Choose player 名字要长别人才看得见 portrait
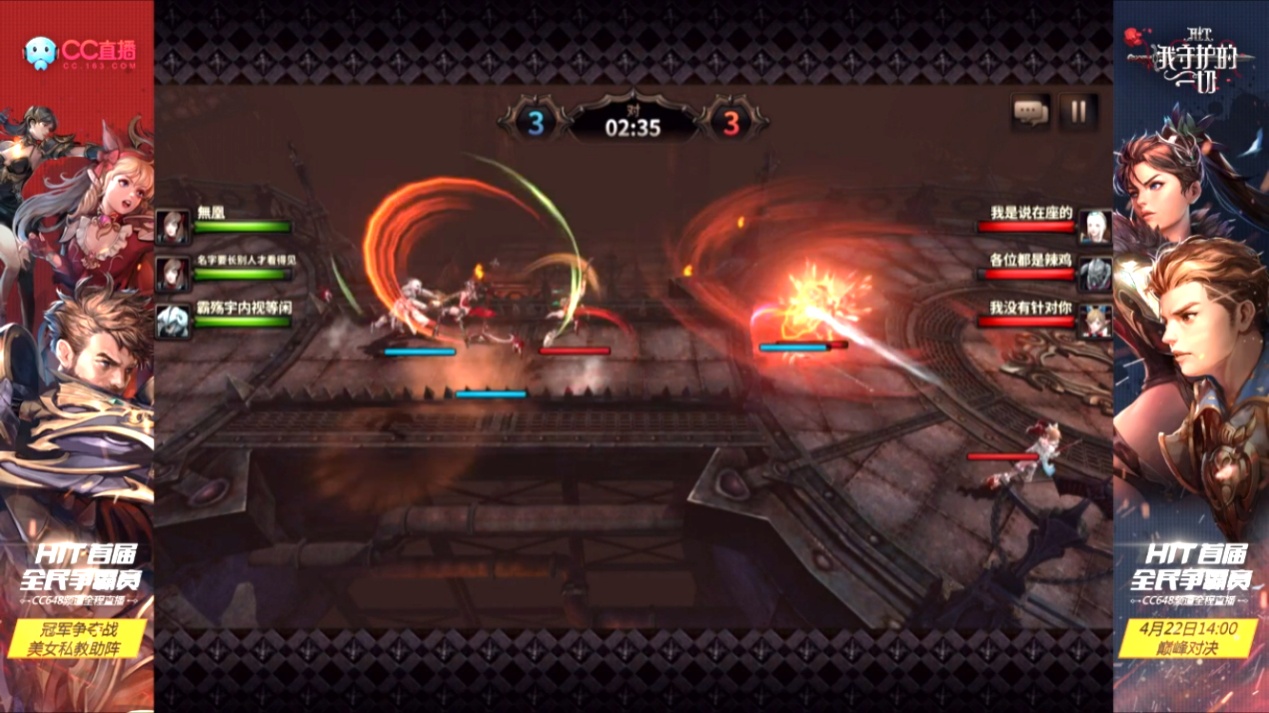Image resolution: width=1269 pixels, height=713 pixels. (x=172, y=274)
